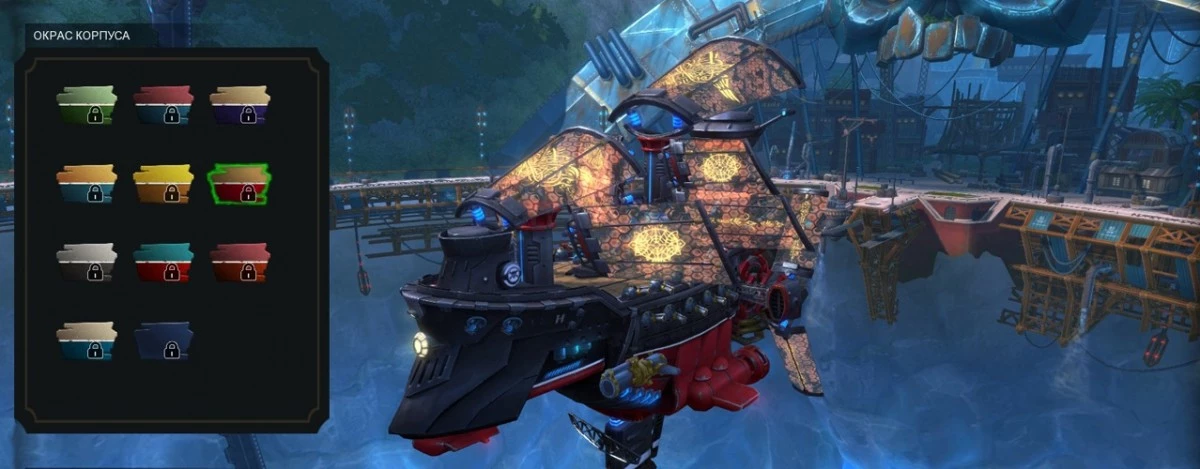This screenshot has height=469, width=1200.
Task: Pick the solid dark navy hull paint
Action: [x=163, y=341]
